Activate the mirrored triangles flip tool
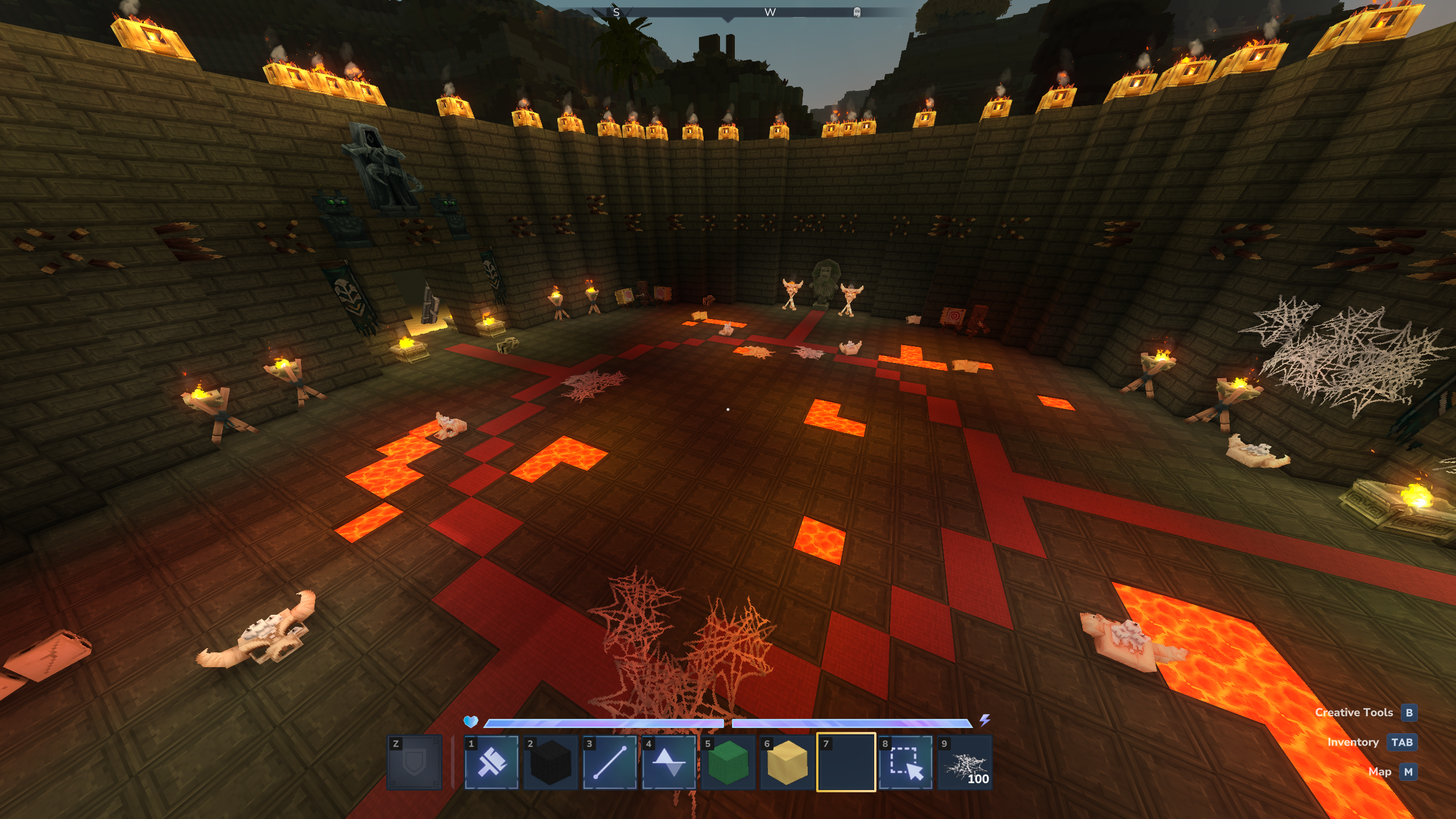 (x=669, y=763)
